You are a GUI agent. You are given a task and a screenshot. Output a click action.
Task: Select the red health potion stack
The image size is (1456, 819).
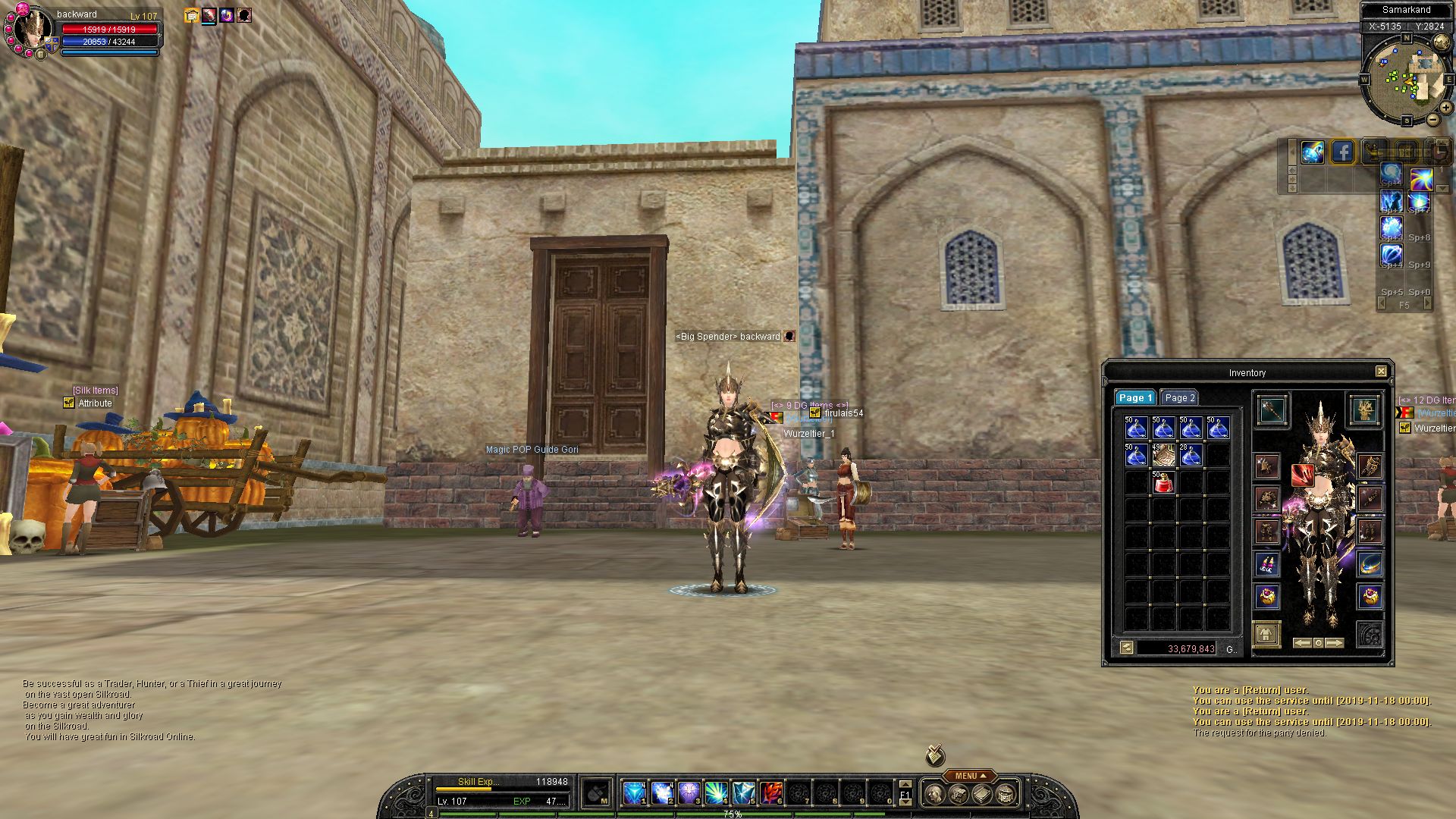click(x=1163, y=482)
